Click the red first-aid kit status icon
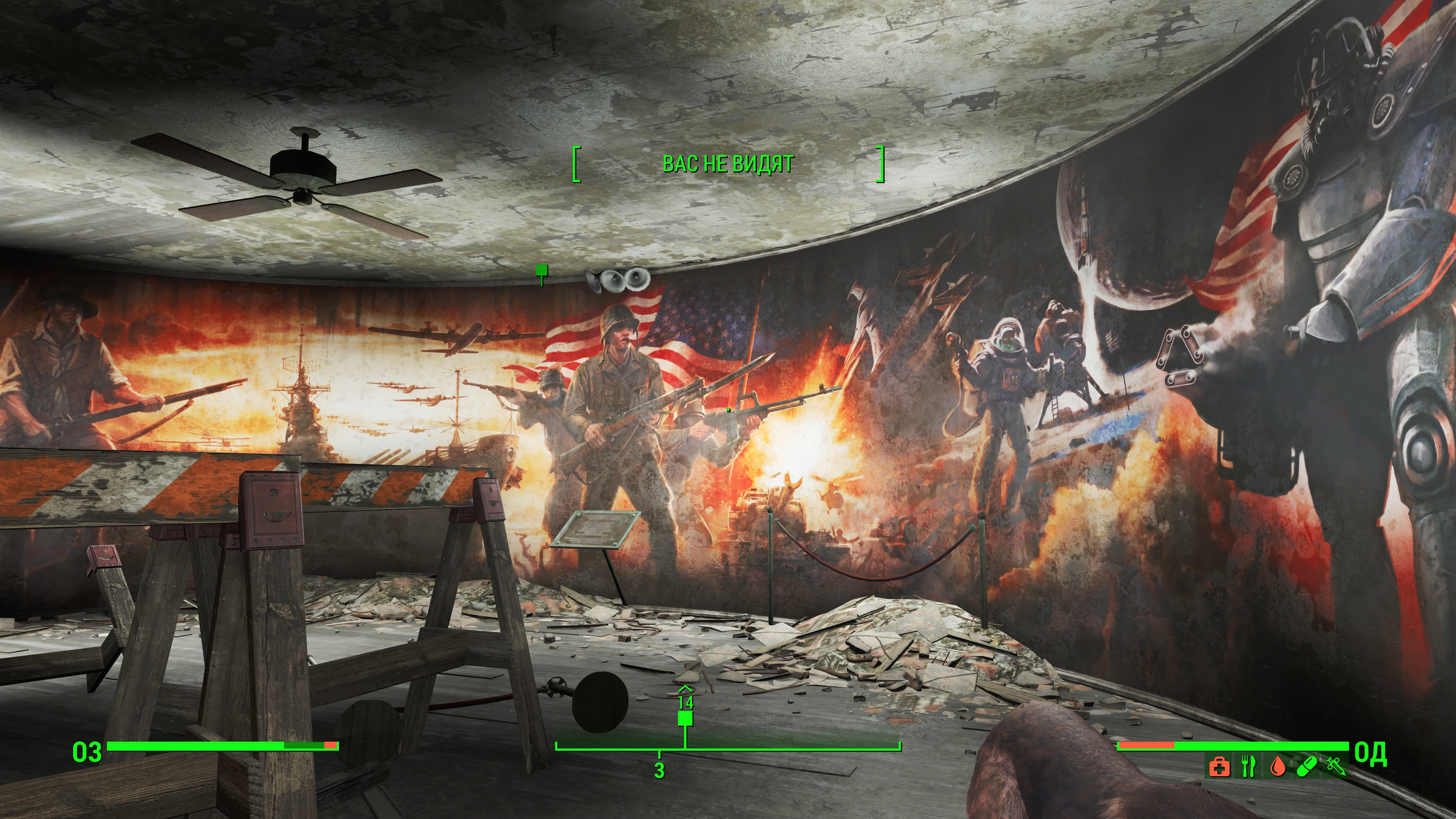The image size is (1456, 819). coord(1219,767)
